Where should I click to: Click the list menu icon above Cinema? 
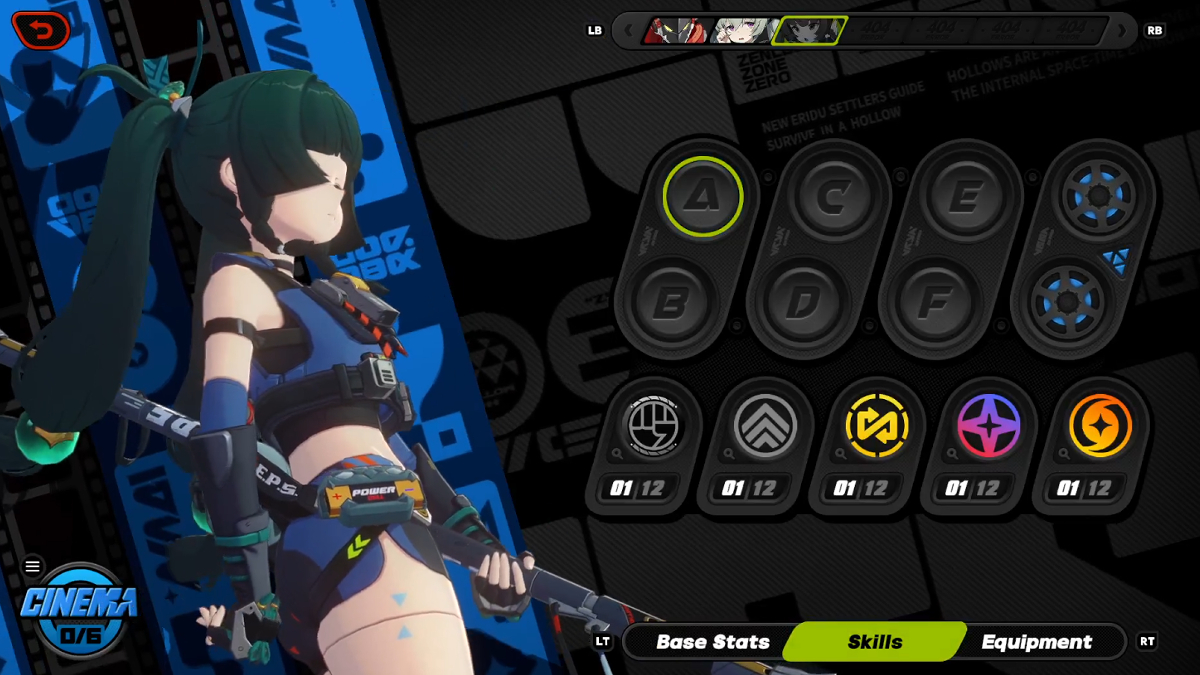click(x=33, y=567)
